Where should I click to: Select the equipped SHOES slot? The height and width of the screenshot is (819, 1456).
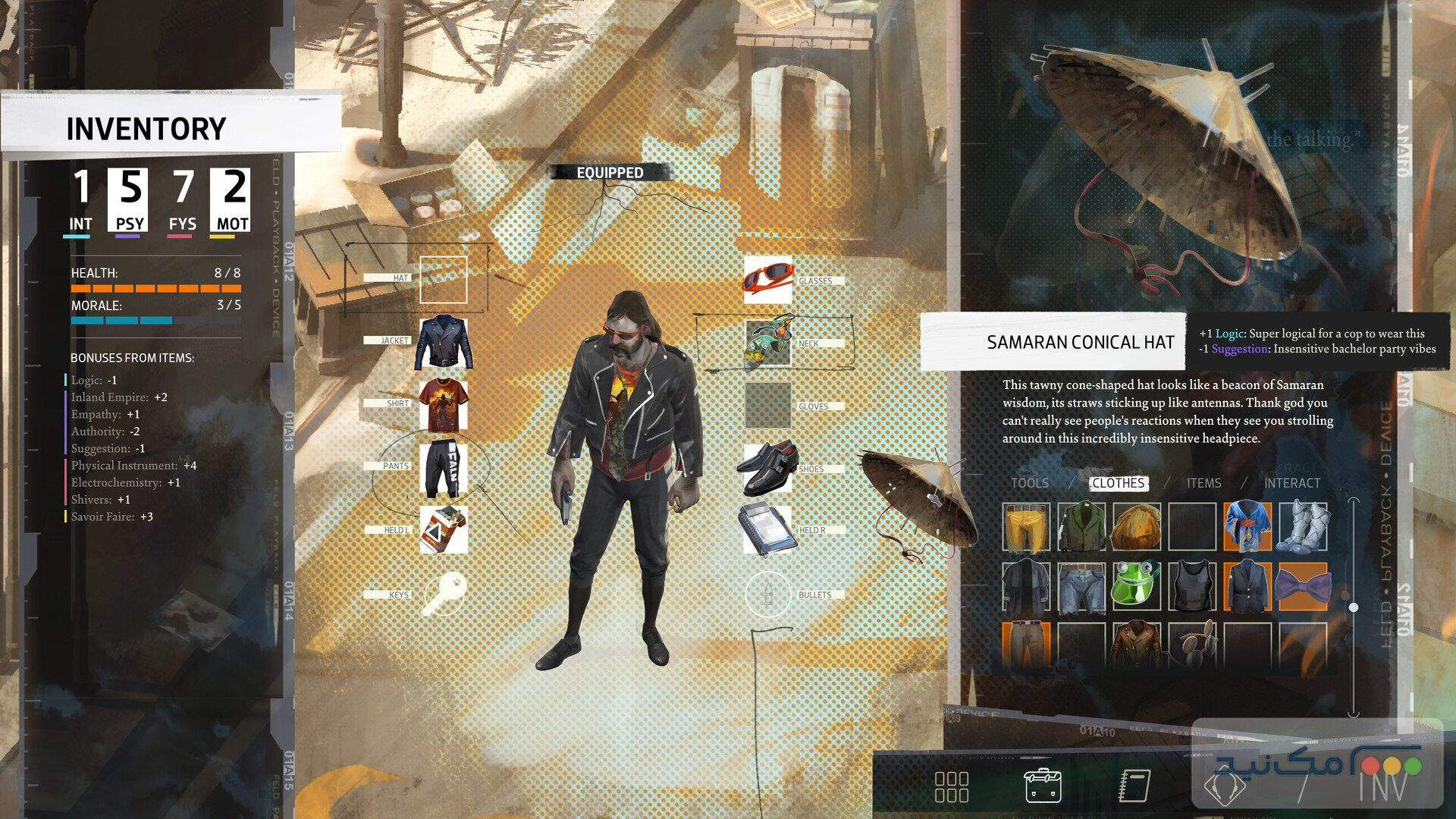(x=768, y=468)
